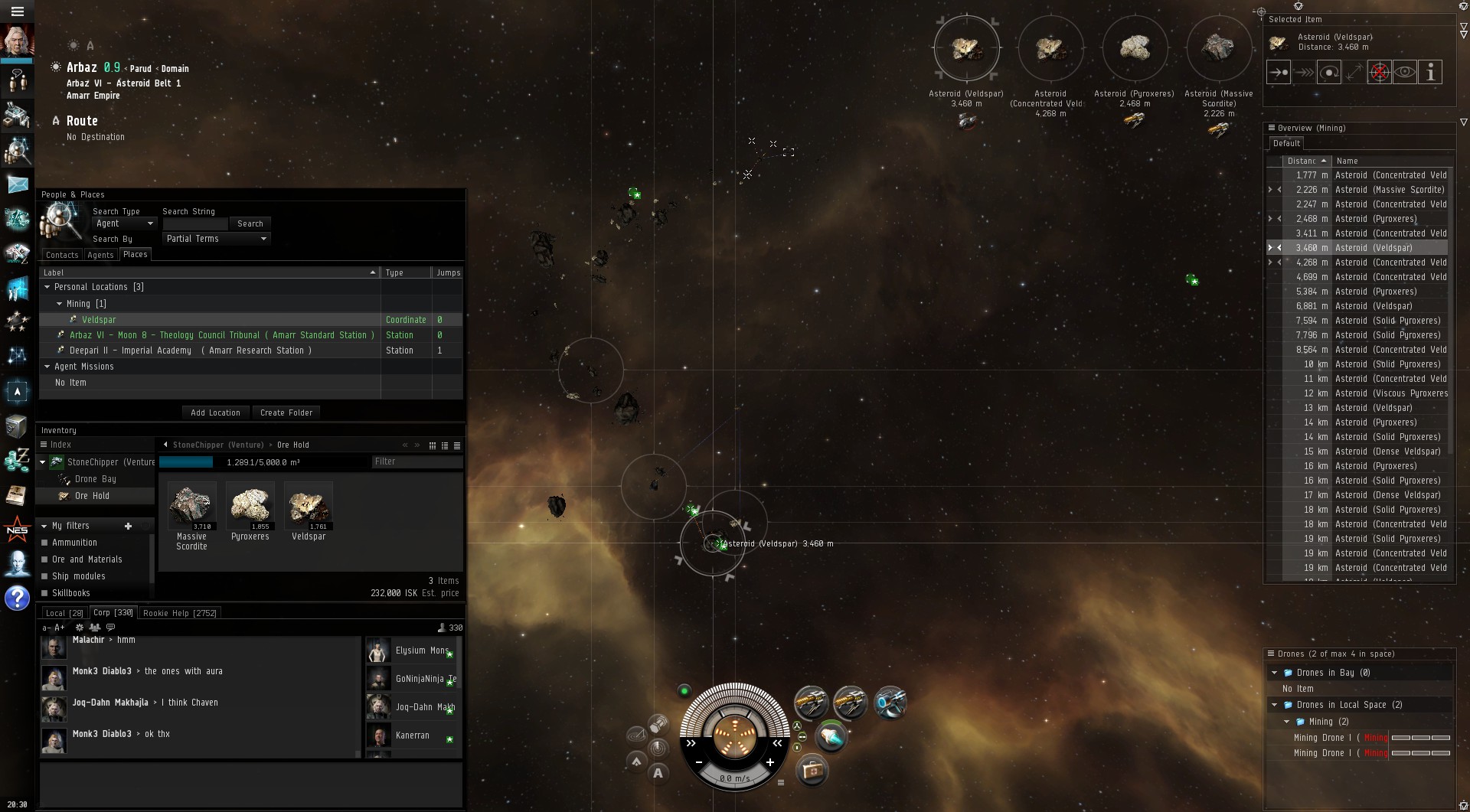The height and width of the screenshot is (812, 1470).
Task: Open the Rookie Help chat tab
Action: (x=180, y=613)
